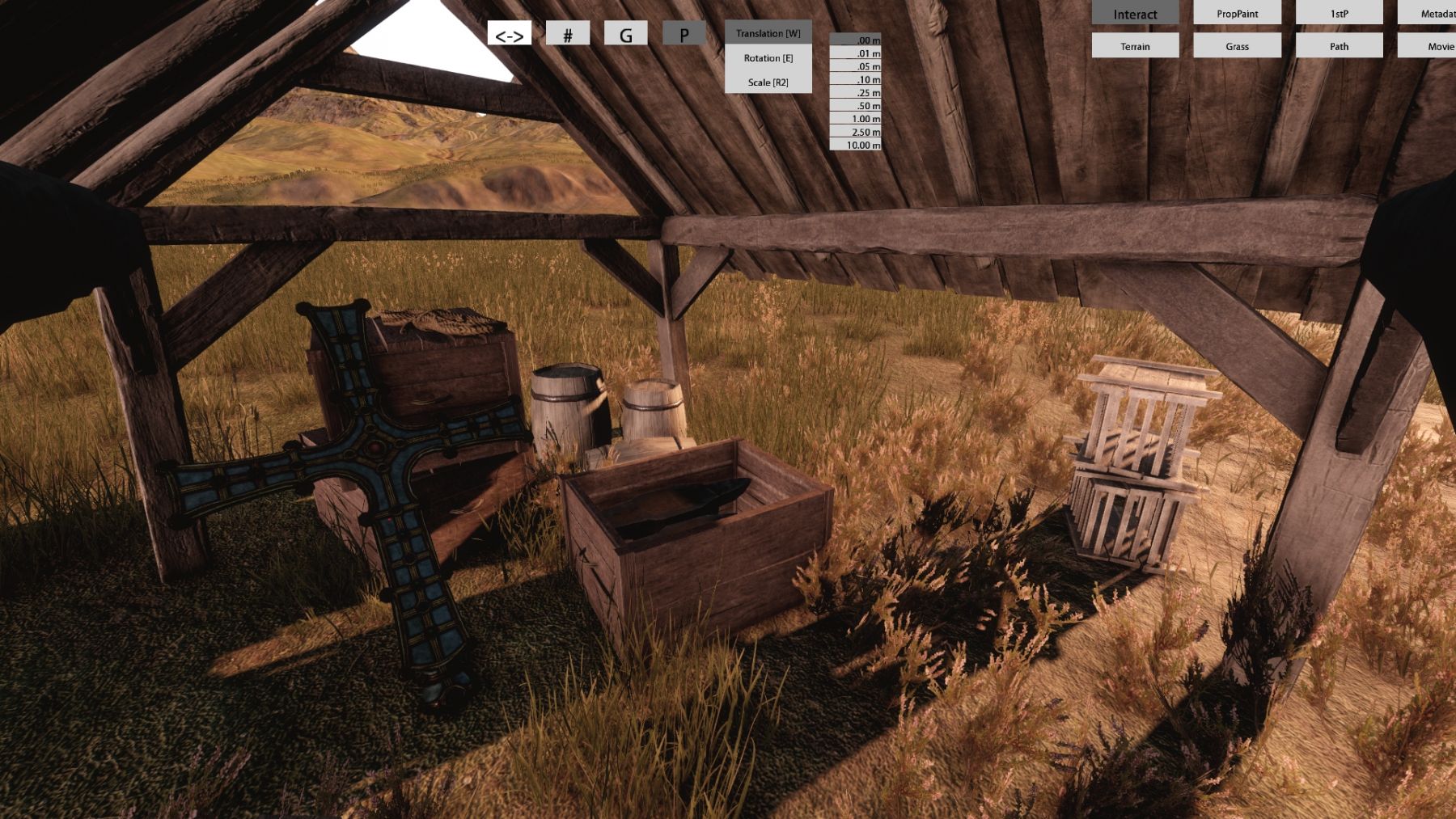Open the Terrain editing mode

coord(1135,46)
